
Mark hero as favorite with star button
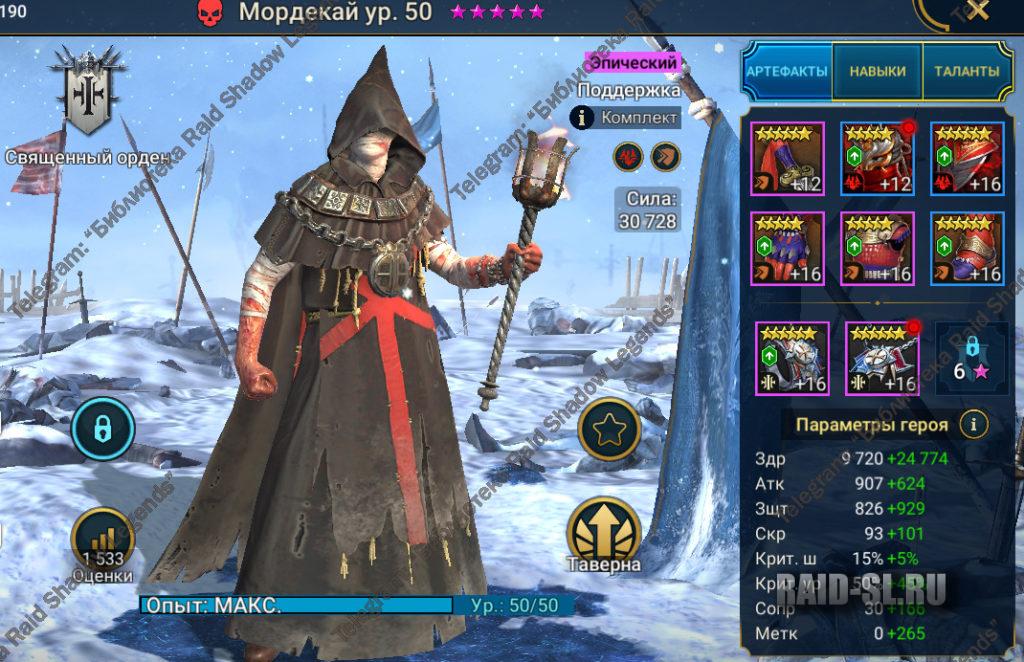tap(609, 428)
